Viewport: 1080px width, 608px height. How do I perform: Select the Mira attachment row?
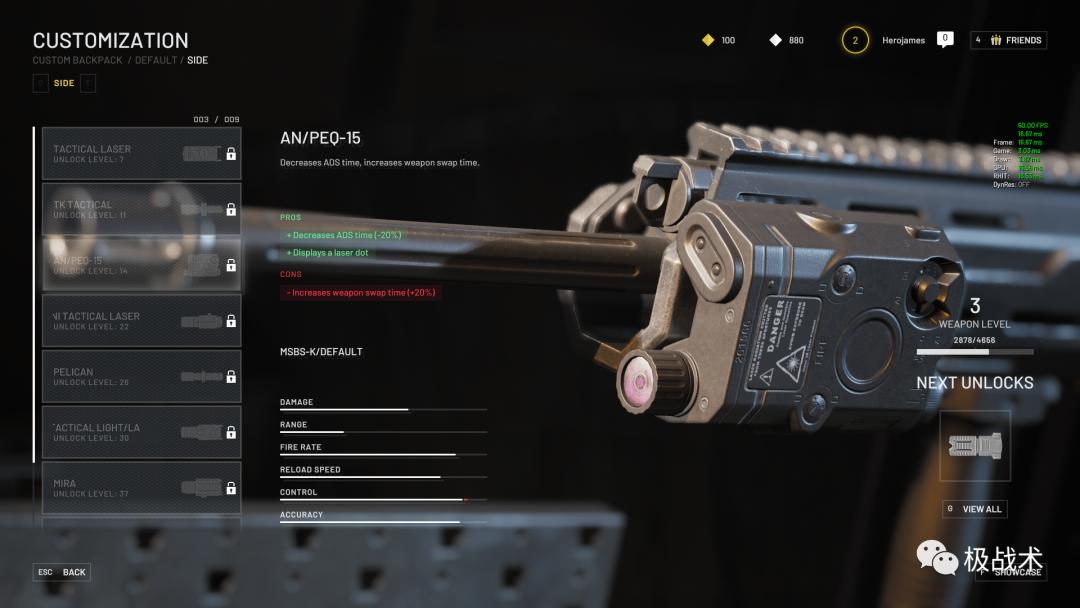coord(141,488)
